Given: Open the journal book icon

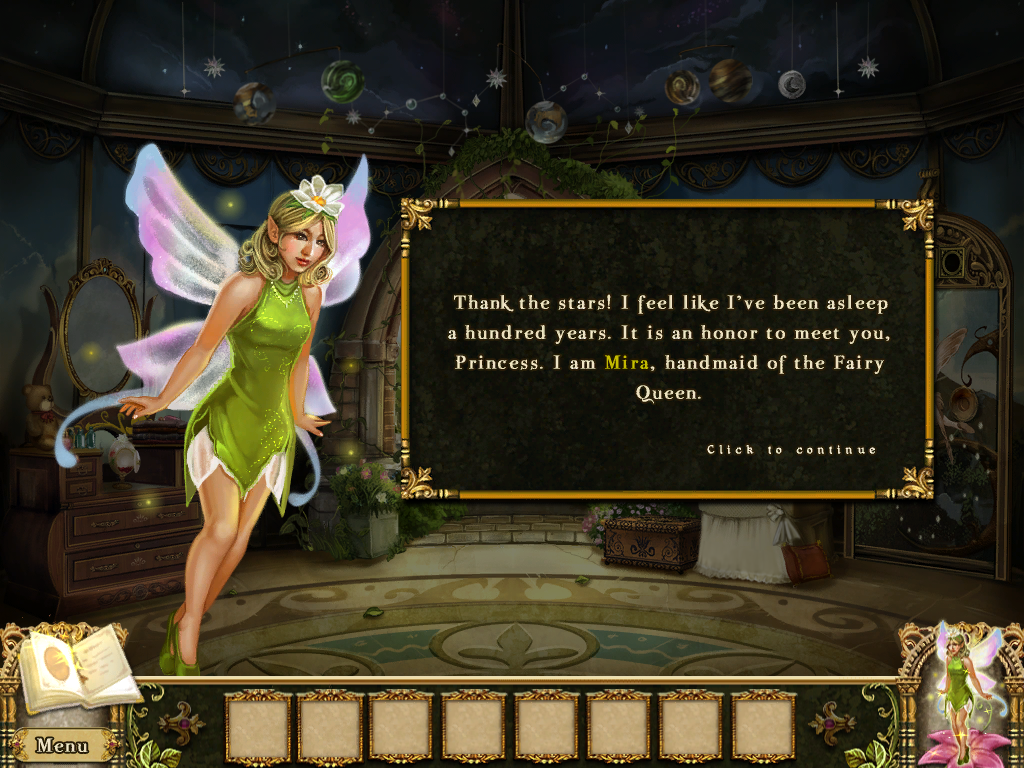Looking at the screenshot, I should point(76,668).
